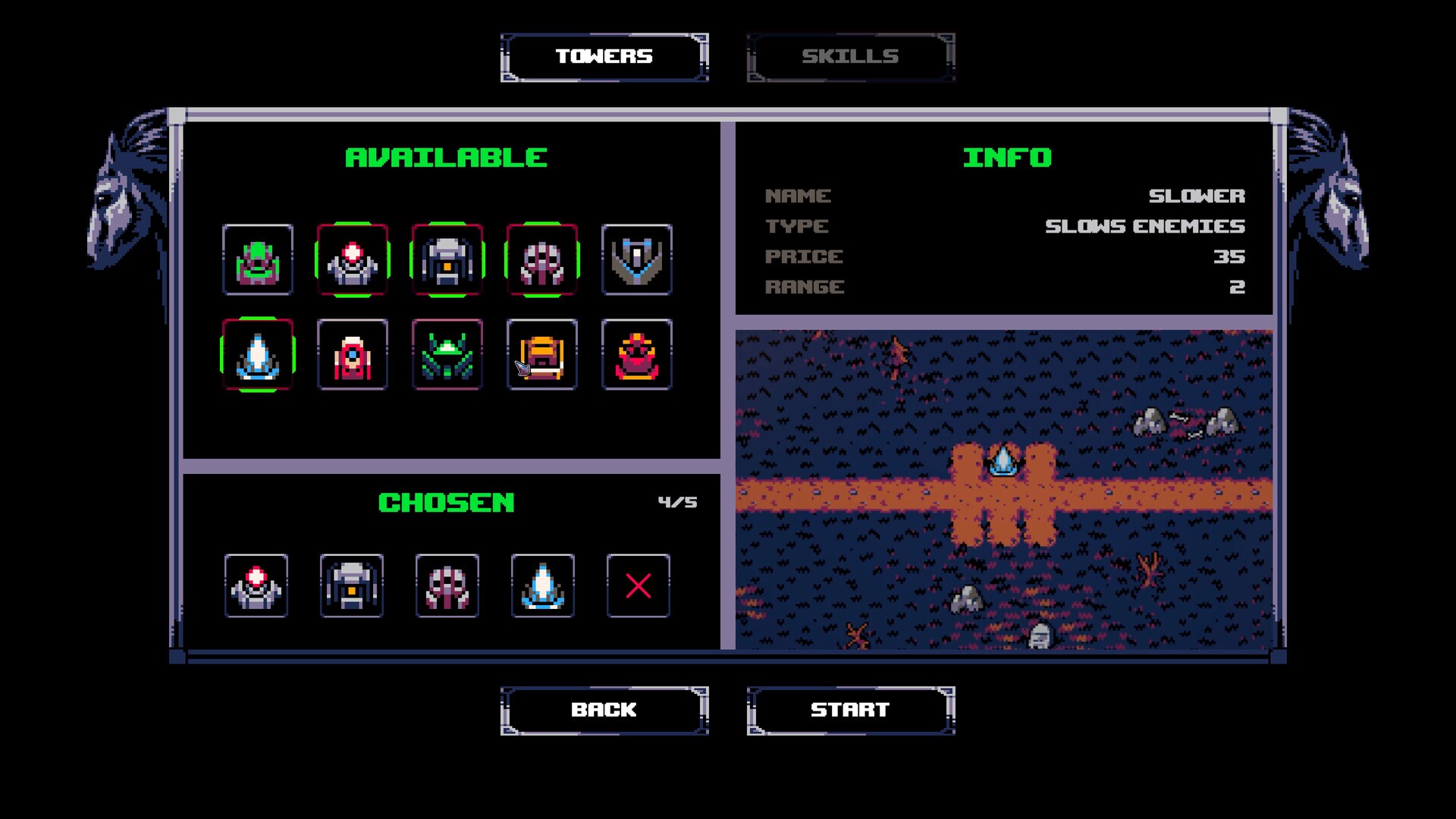Select the green insectoid tower in Available
This screenshot has height=819, width=1456.
pos(447,355)
